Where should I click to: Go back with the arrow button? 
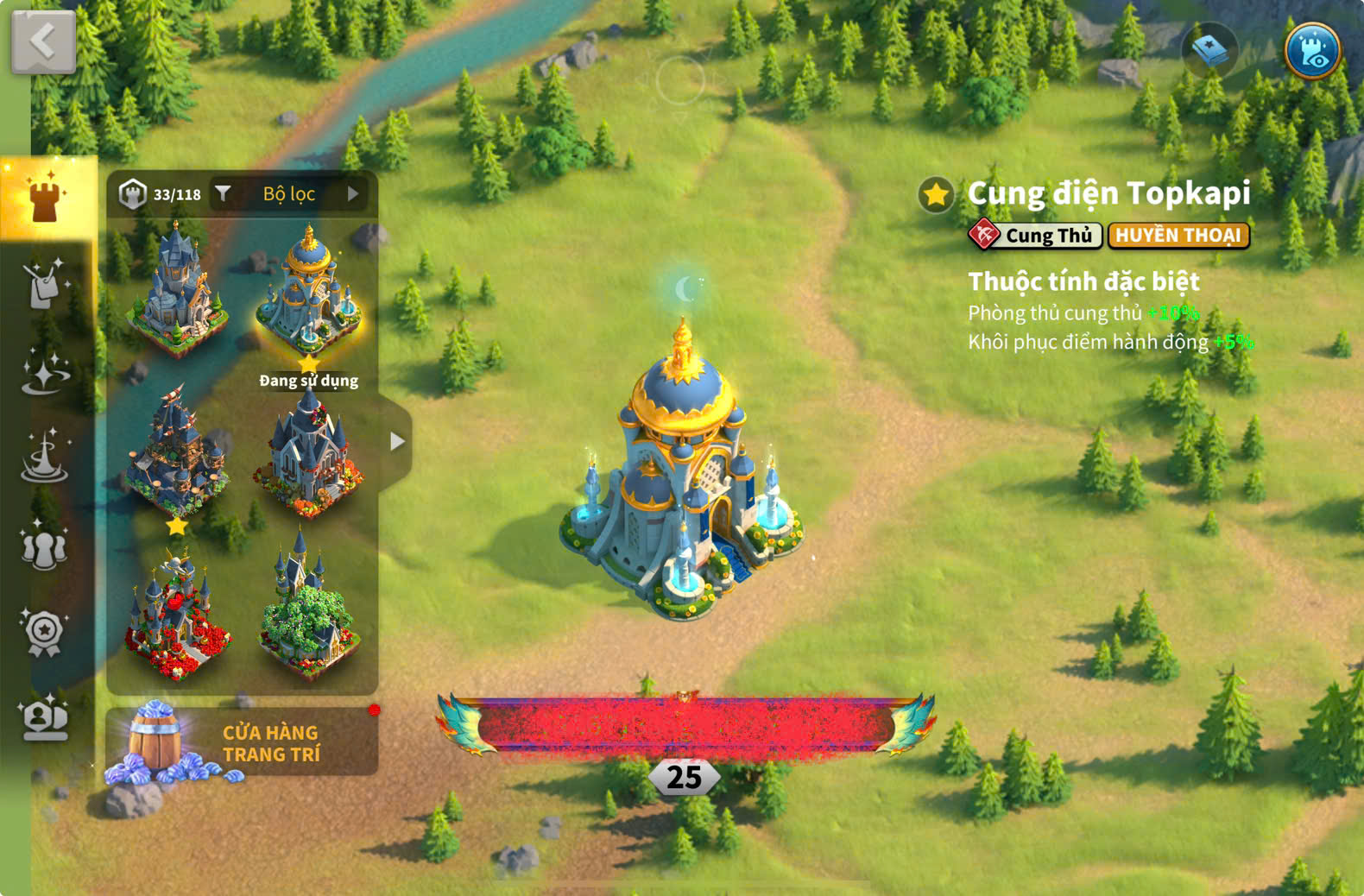point(43,41)
